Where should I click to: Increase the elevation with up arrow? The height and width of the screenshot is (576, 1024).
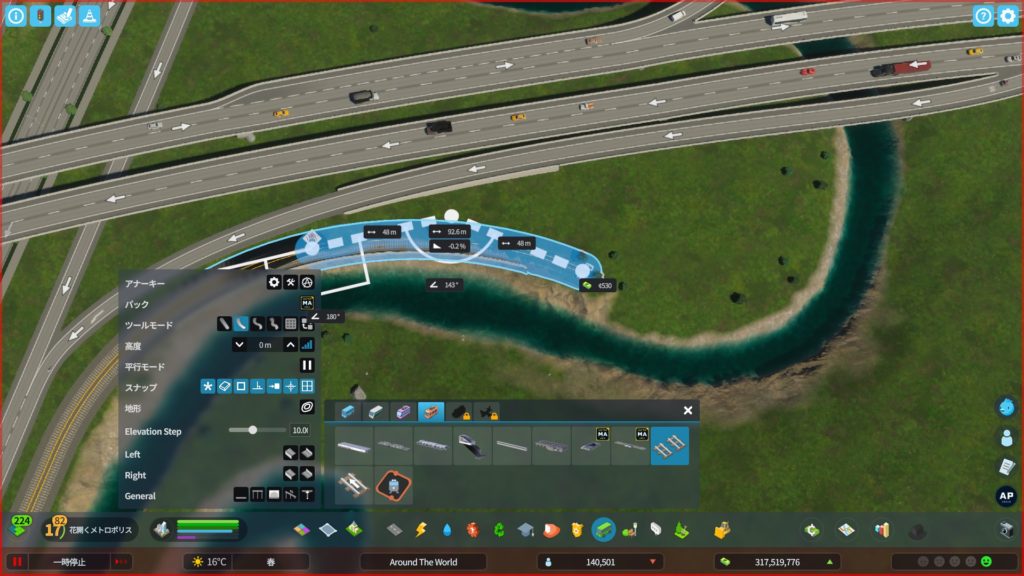290,345
